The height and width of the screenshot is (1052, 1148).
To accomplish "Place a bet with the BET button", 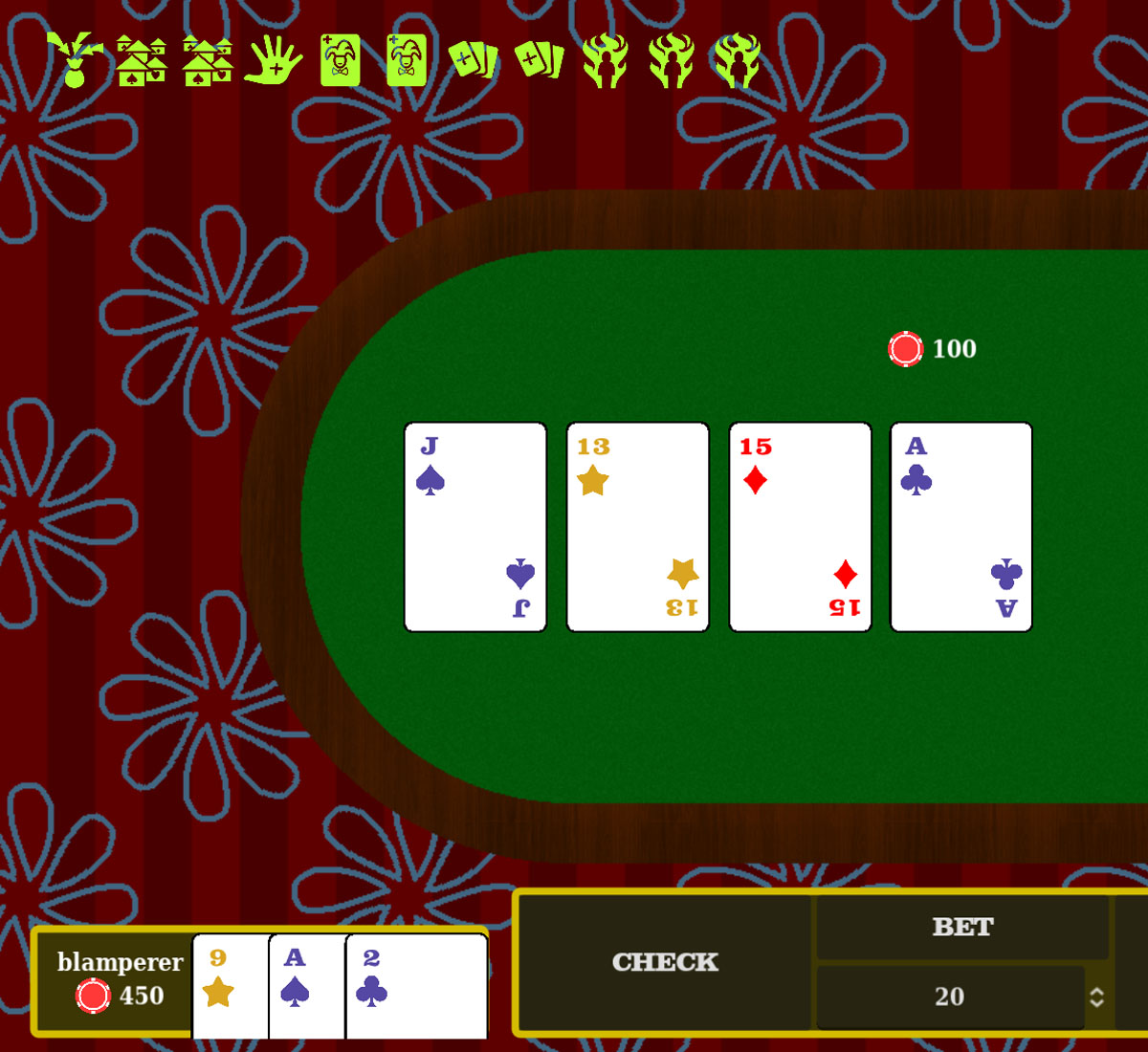I will 962,927.
